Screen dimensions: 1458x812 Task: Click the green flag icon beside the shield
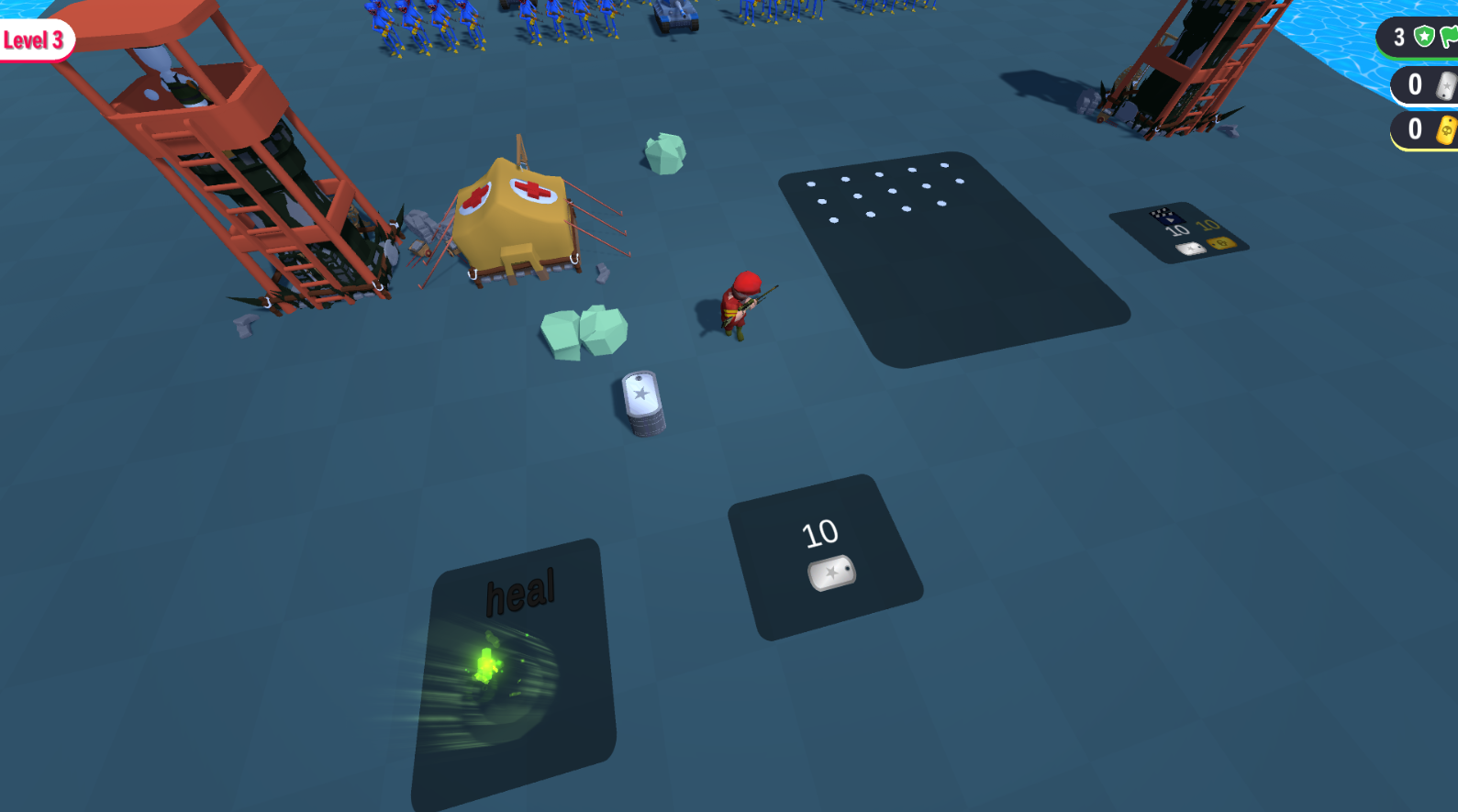[x=1452, y=39]
